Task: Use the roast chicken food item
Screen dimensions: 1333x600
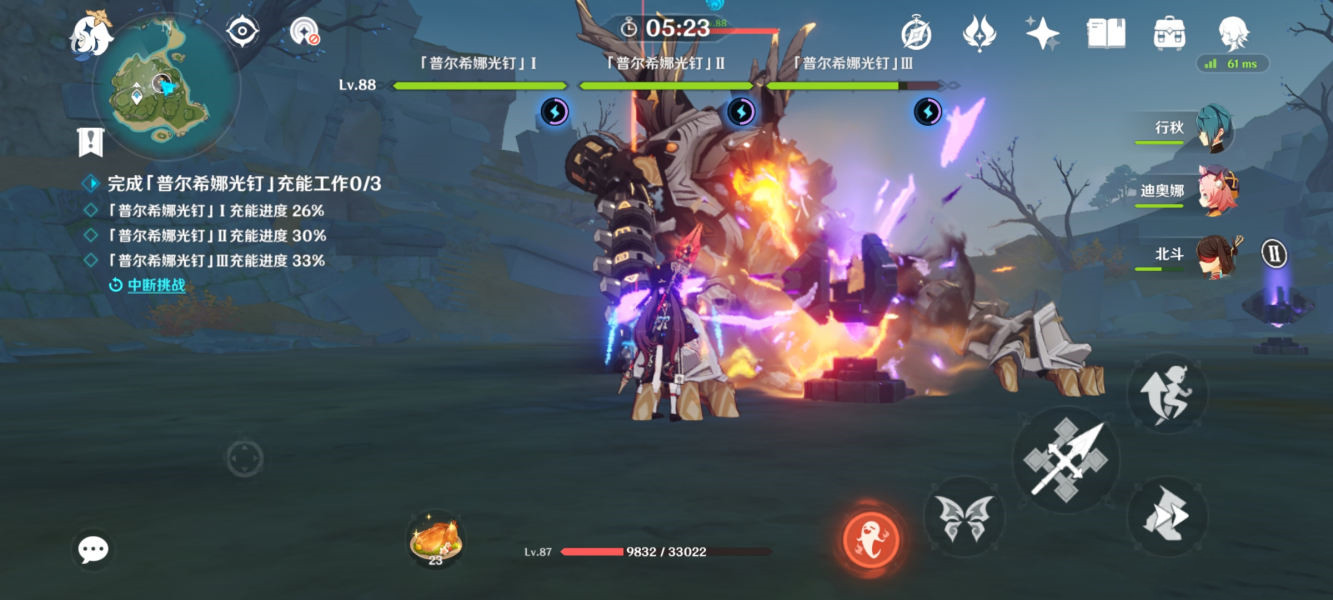Action: point(435,540)
